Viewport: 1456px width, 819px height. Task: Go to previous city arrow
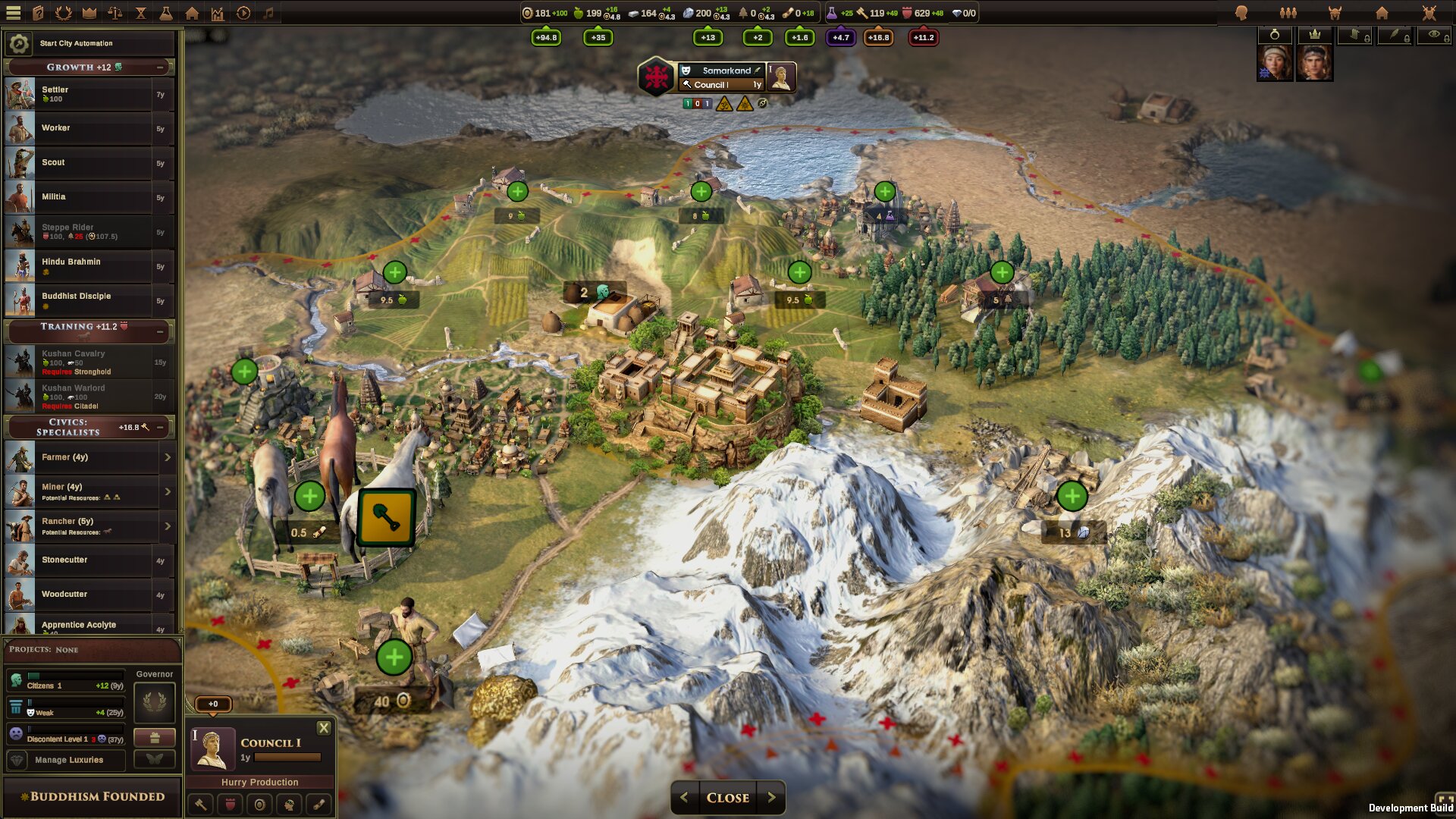684,798
